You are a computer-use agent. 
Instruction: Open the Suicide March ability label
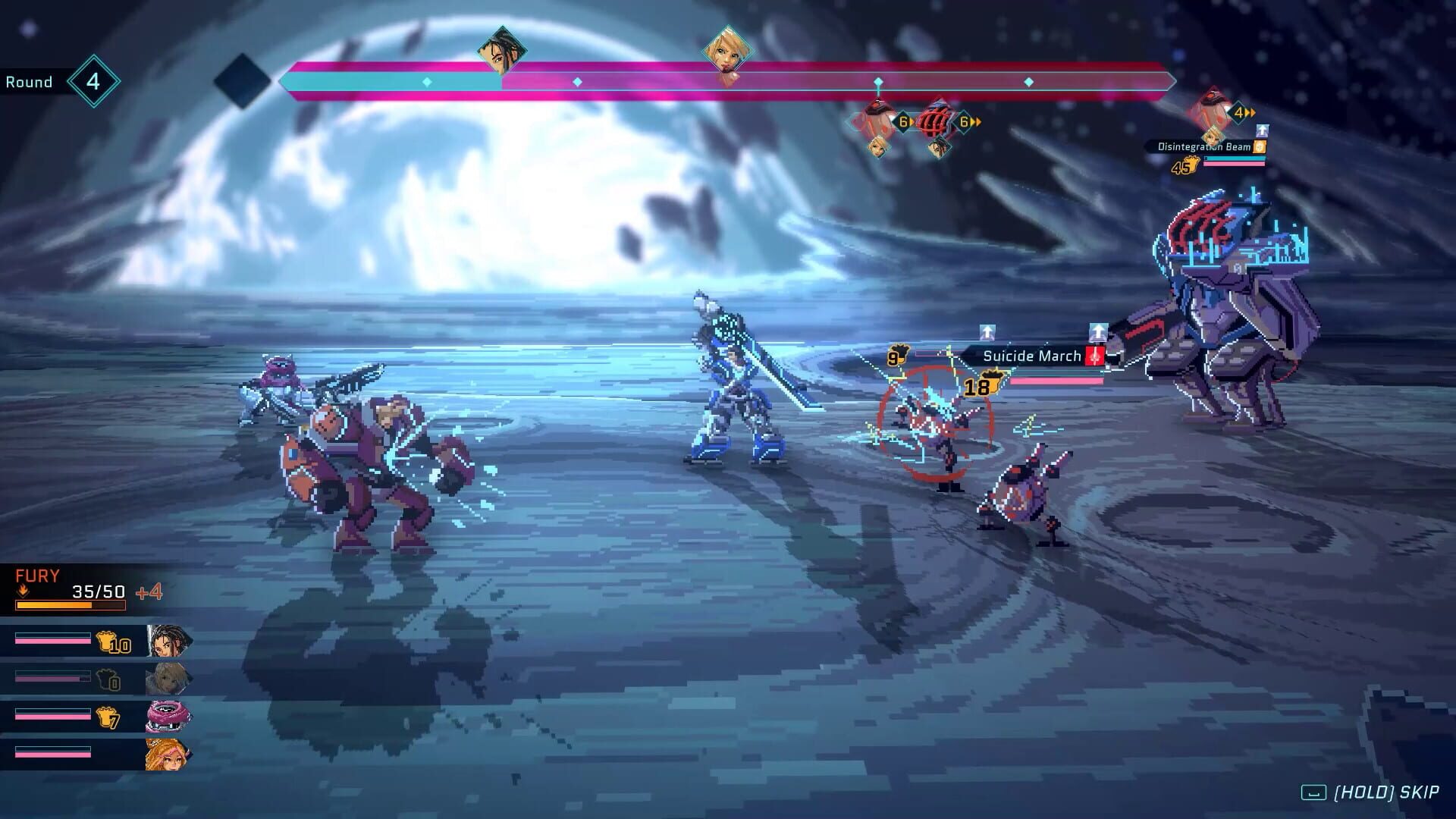click(x=1031, y=356)
